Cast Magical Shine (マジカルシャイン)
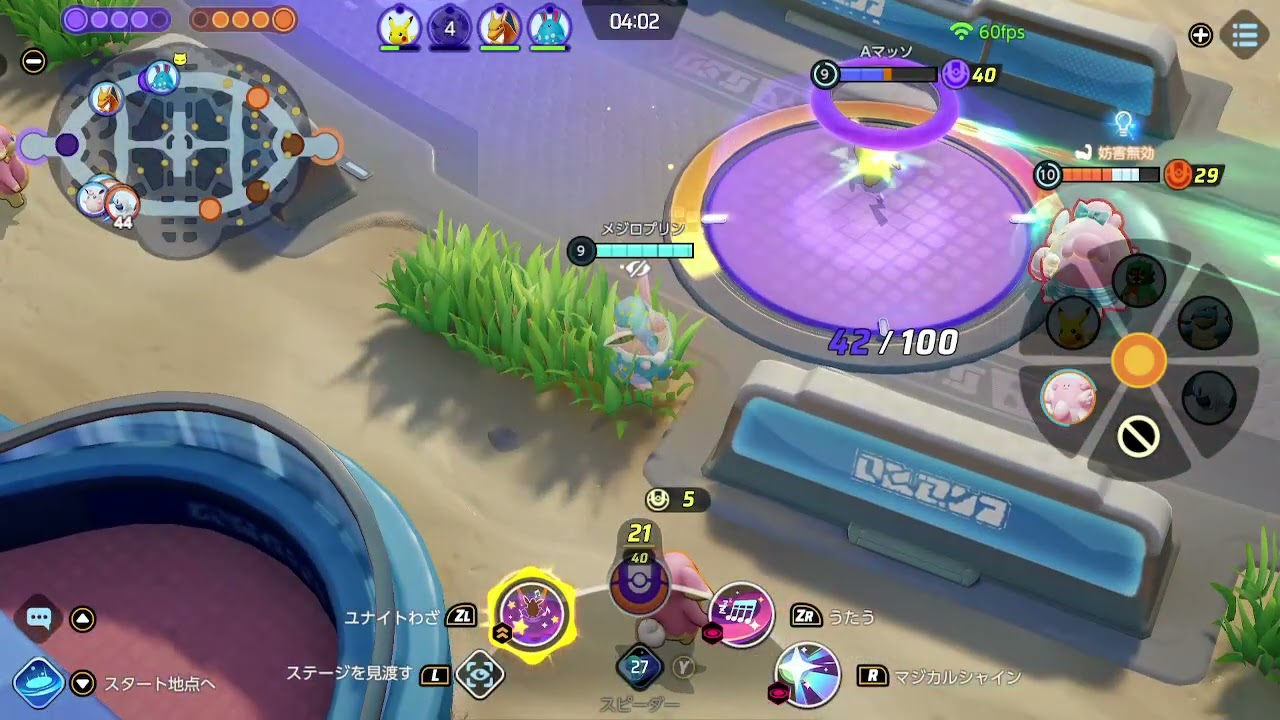The height and width of the screenshot is (720, 1280). (x=807, y=675)
